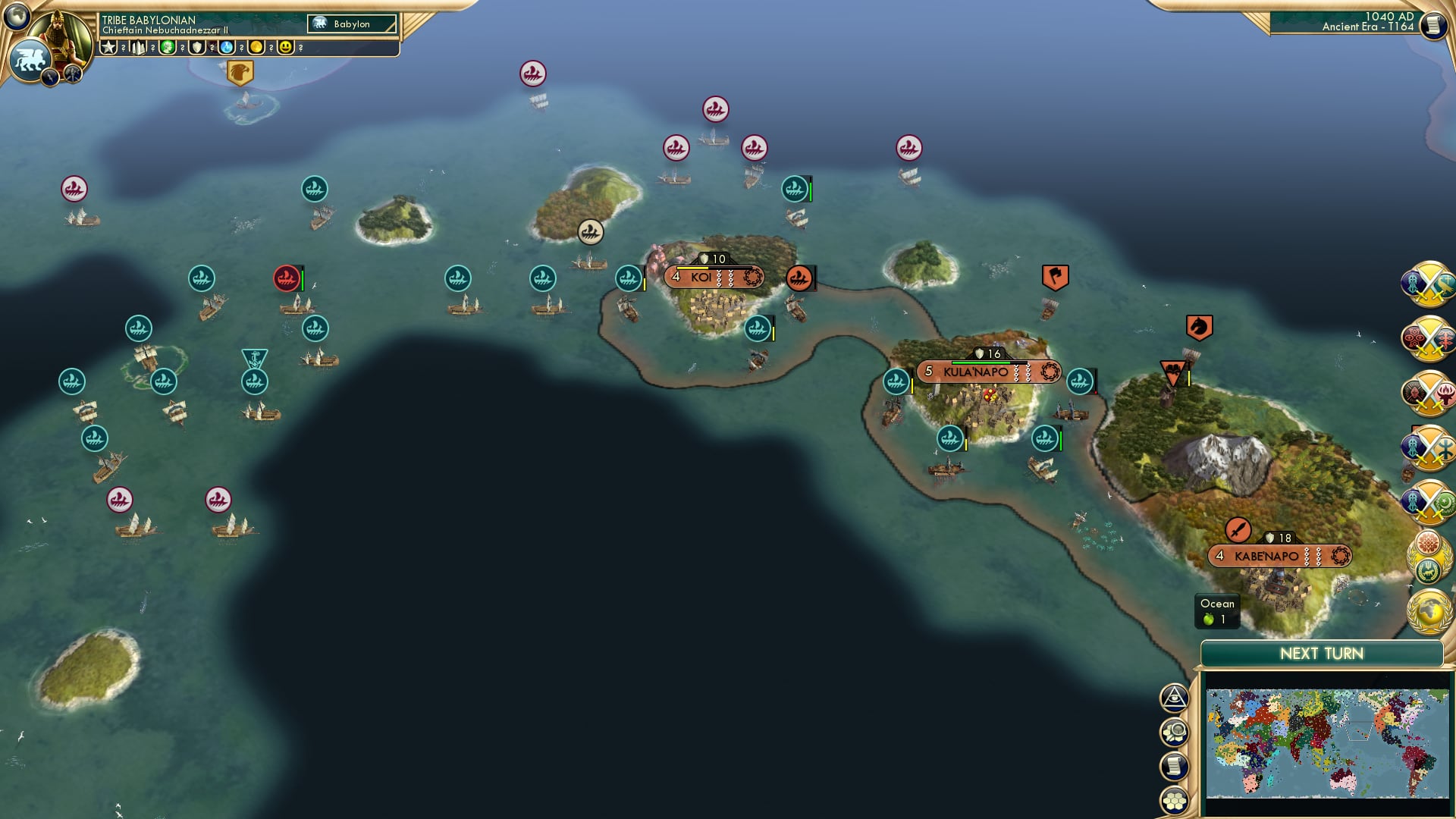Click the green culture icon in top panel
The image size is (1456, 819).
pos(167,47)
